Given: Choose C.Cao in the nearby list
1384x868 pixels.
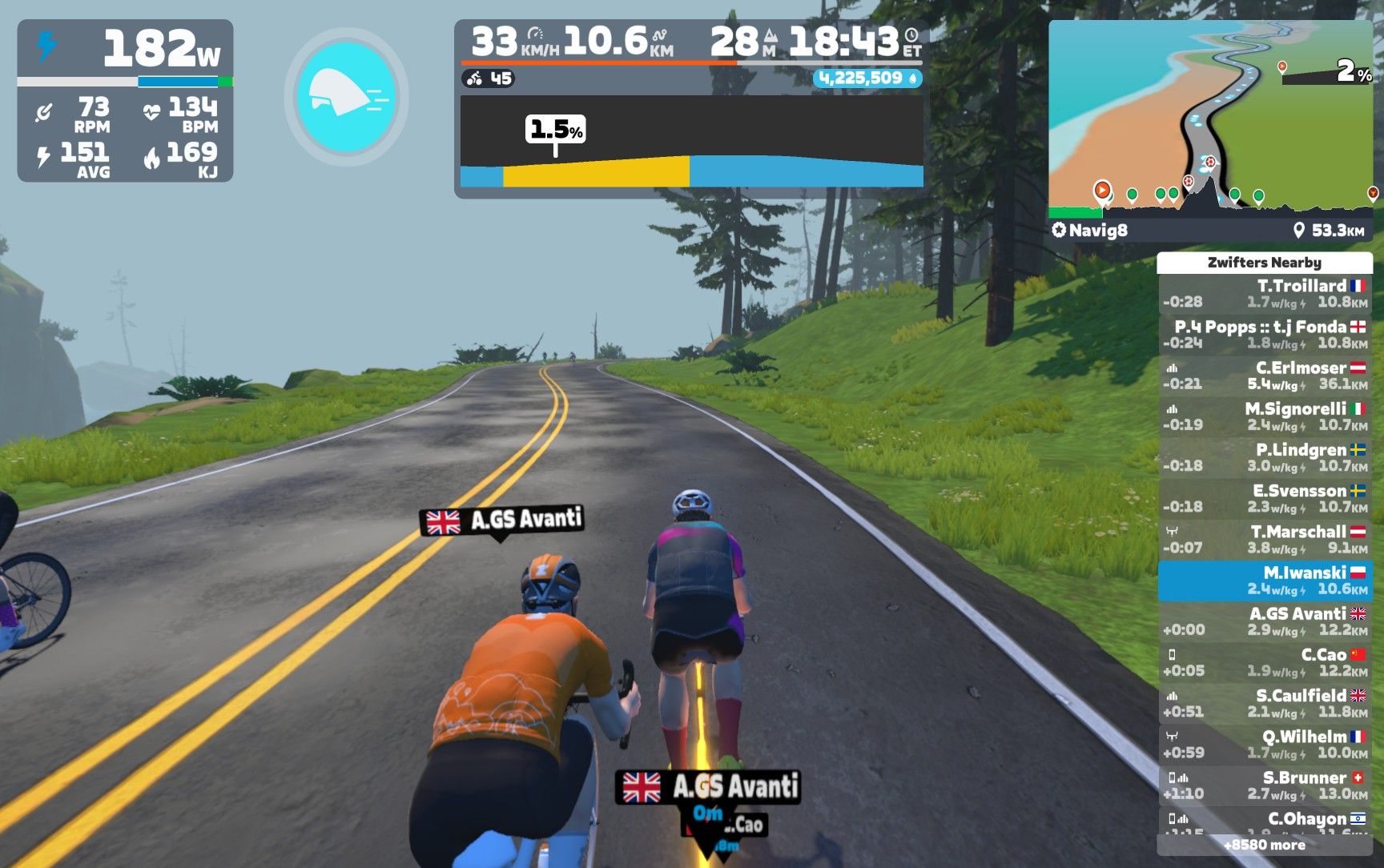Looking at the screenshot, I should coord(1265,662).
